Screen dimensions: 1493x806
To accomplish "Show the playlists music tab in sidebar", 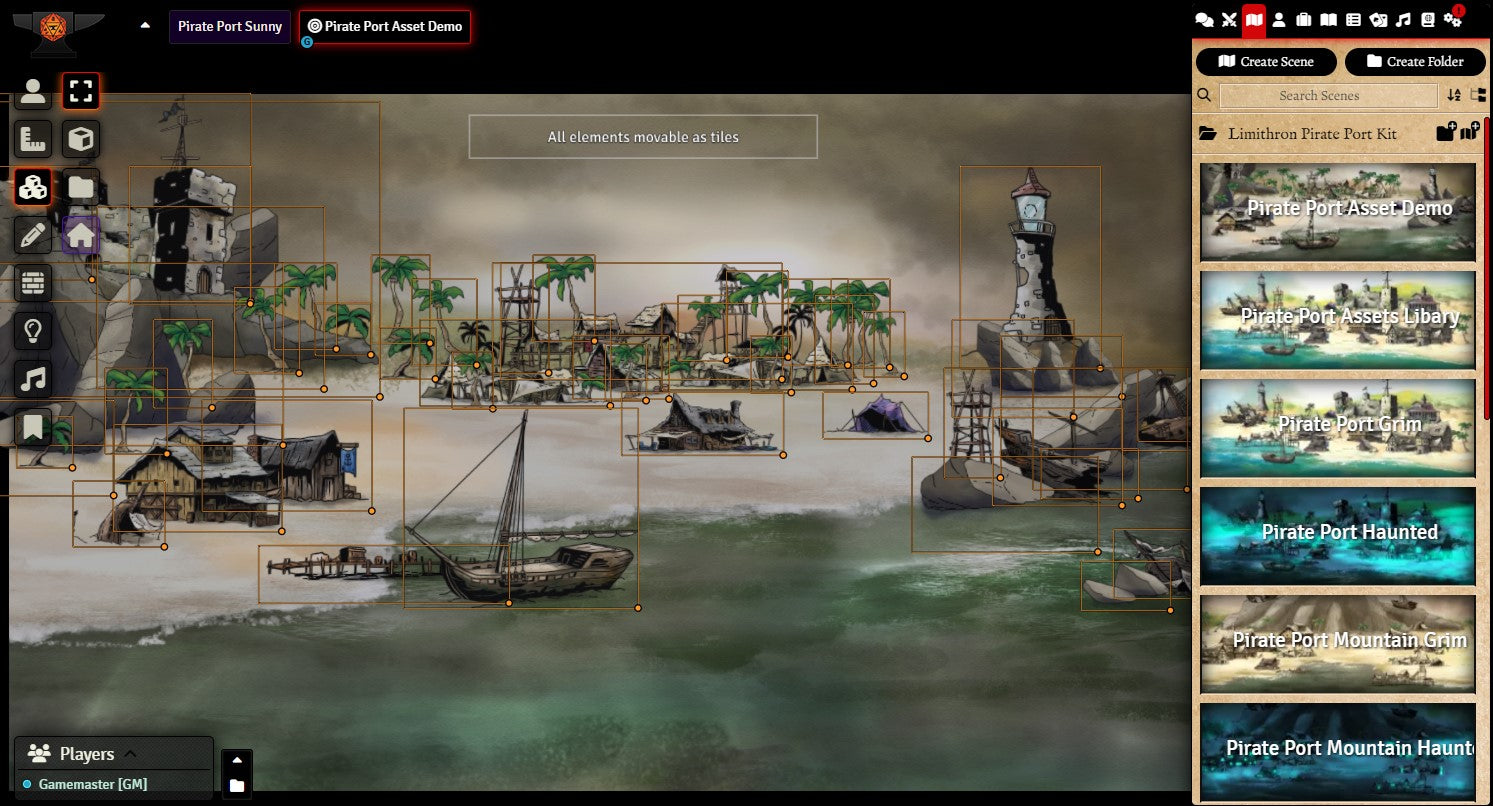I will tap(1403, 20).
